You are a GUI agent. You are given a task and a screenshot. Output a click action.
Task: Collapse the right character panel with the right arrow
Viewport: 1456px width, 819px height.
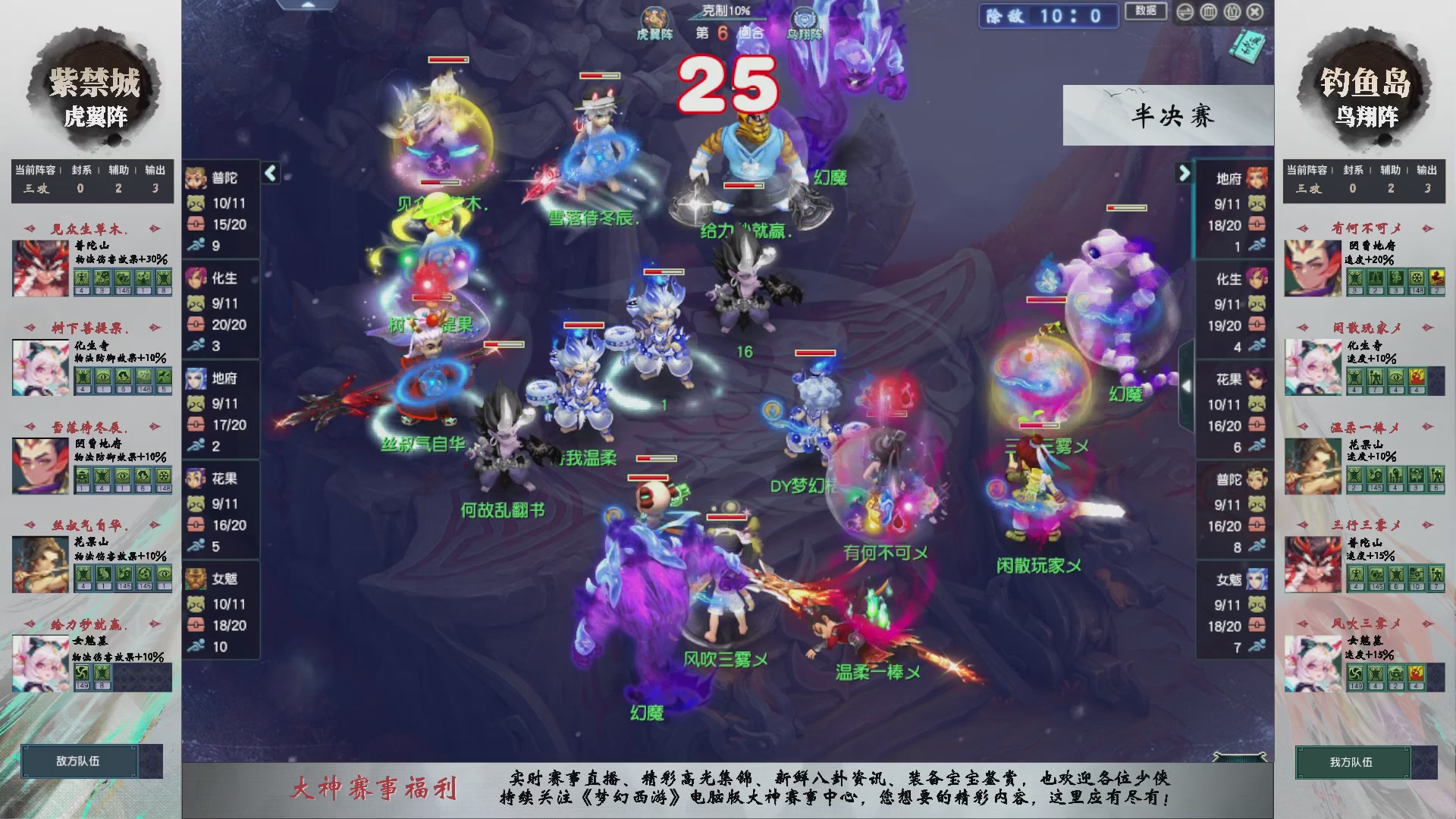point(1185,173)
